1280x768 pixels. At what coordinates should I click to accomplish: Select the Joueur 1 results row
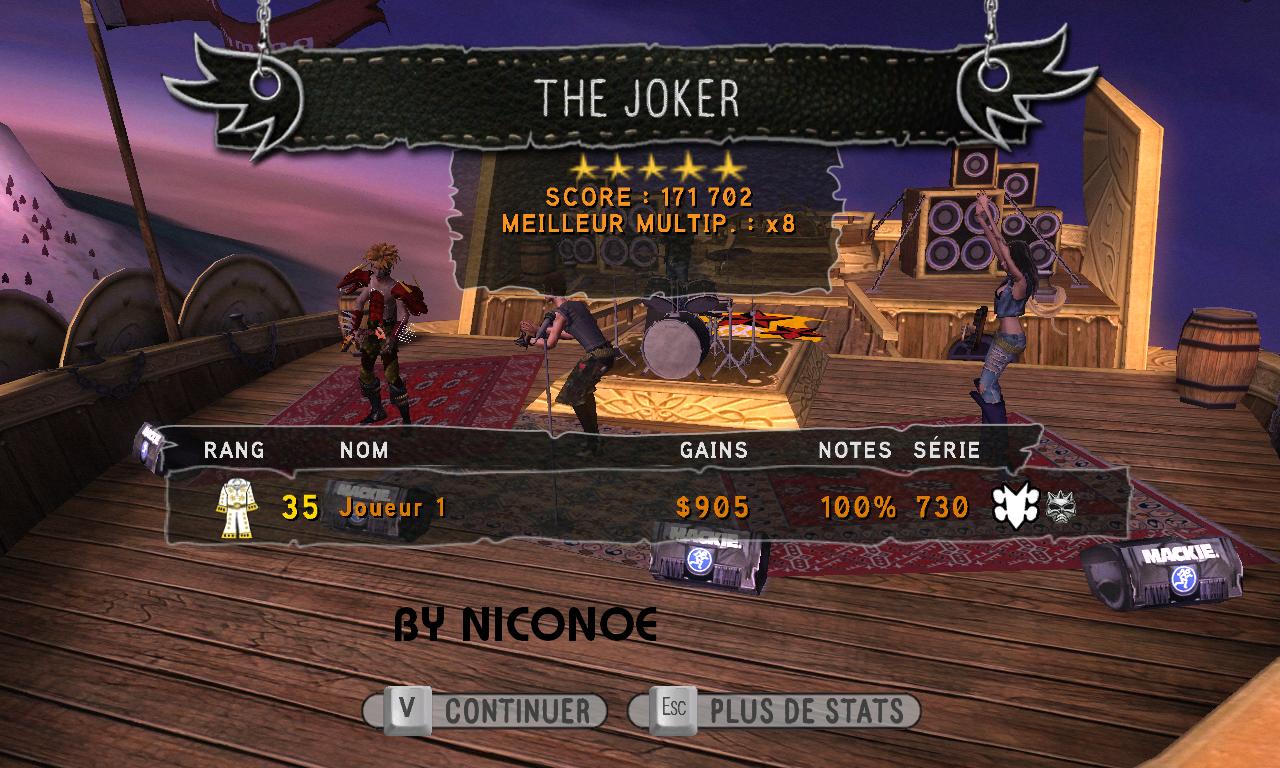coord(640,507)
